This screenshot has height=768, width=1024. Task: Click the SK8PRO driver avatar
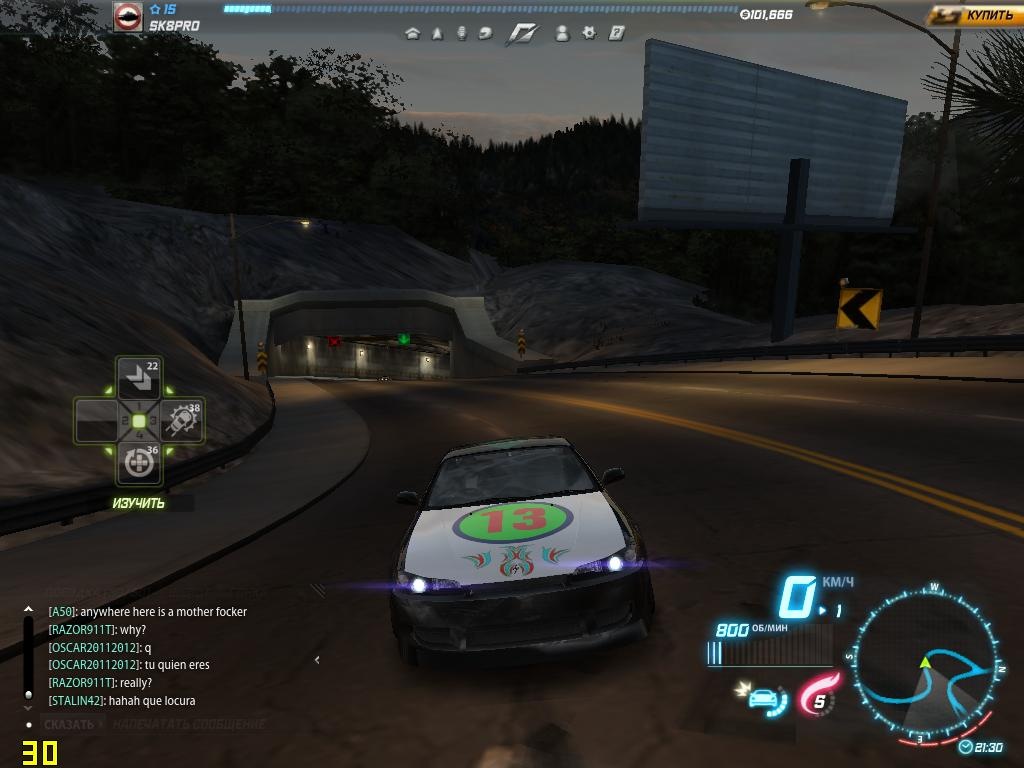[x=127, y=17]
